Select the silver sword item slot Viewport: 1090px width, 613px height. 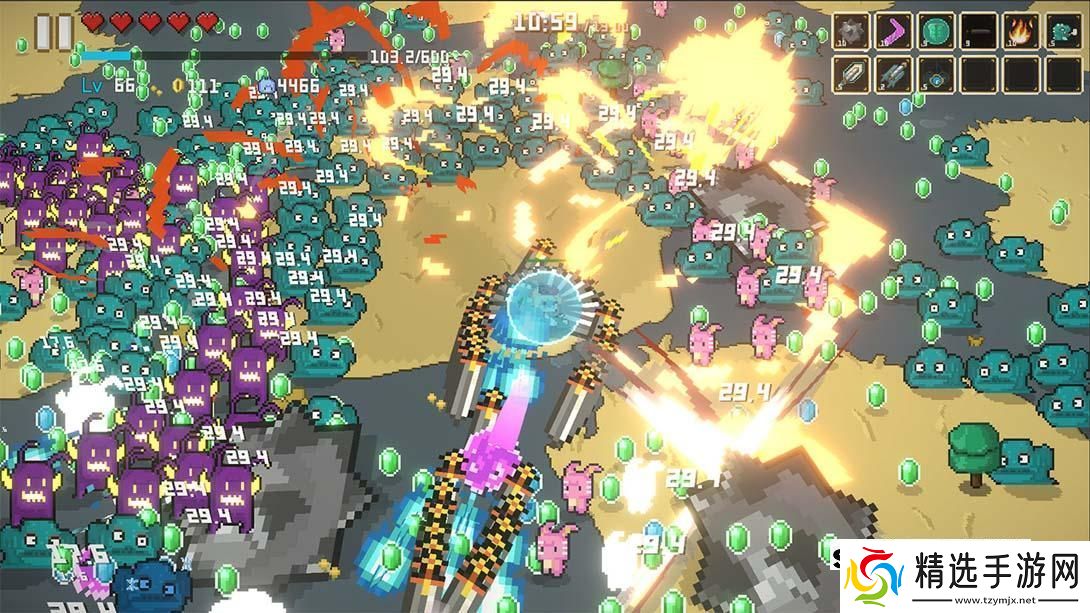[852, 74]
